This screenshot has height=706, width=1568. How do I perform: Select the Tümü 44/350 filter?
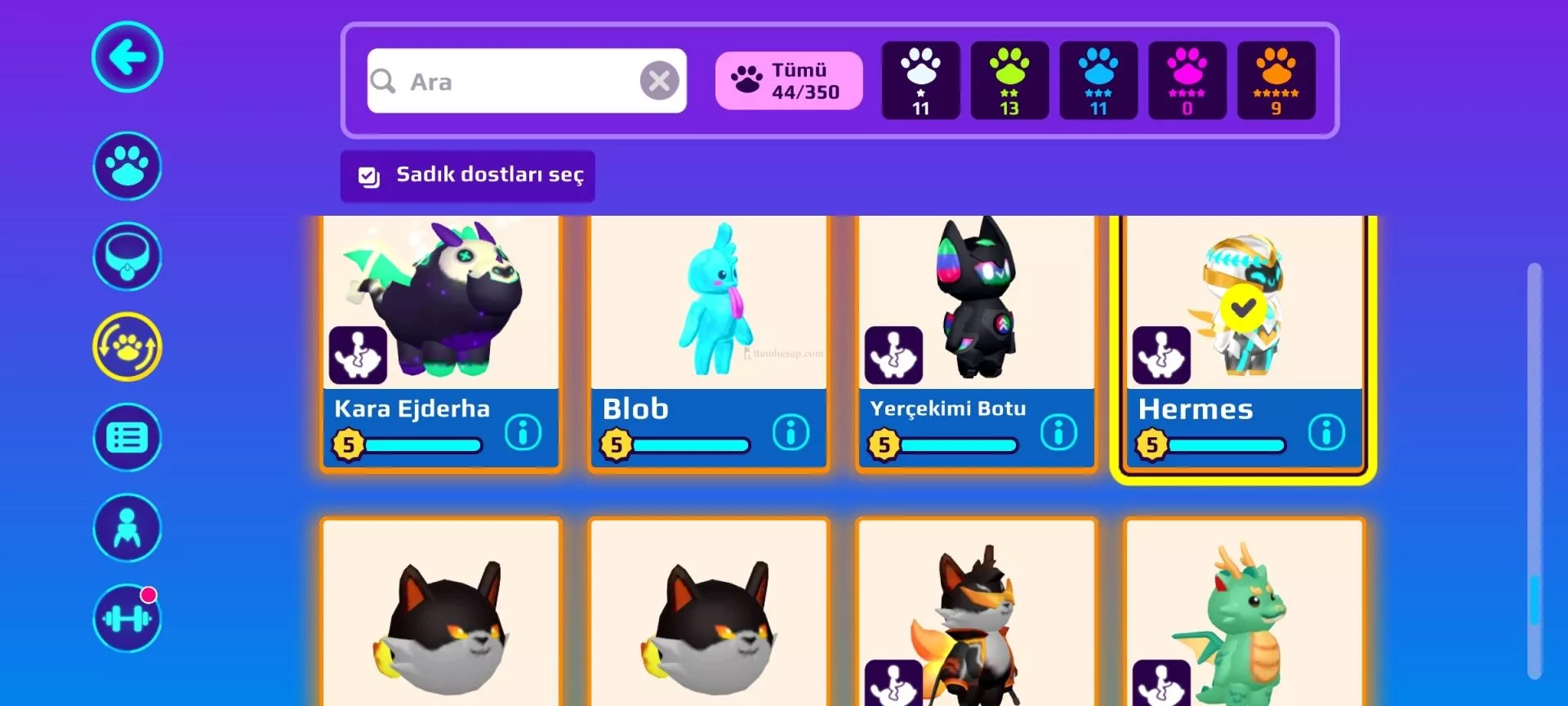788,81
